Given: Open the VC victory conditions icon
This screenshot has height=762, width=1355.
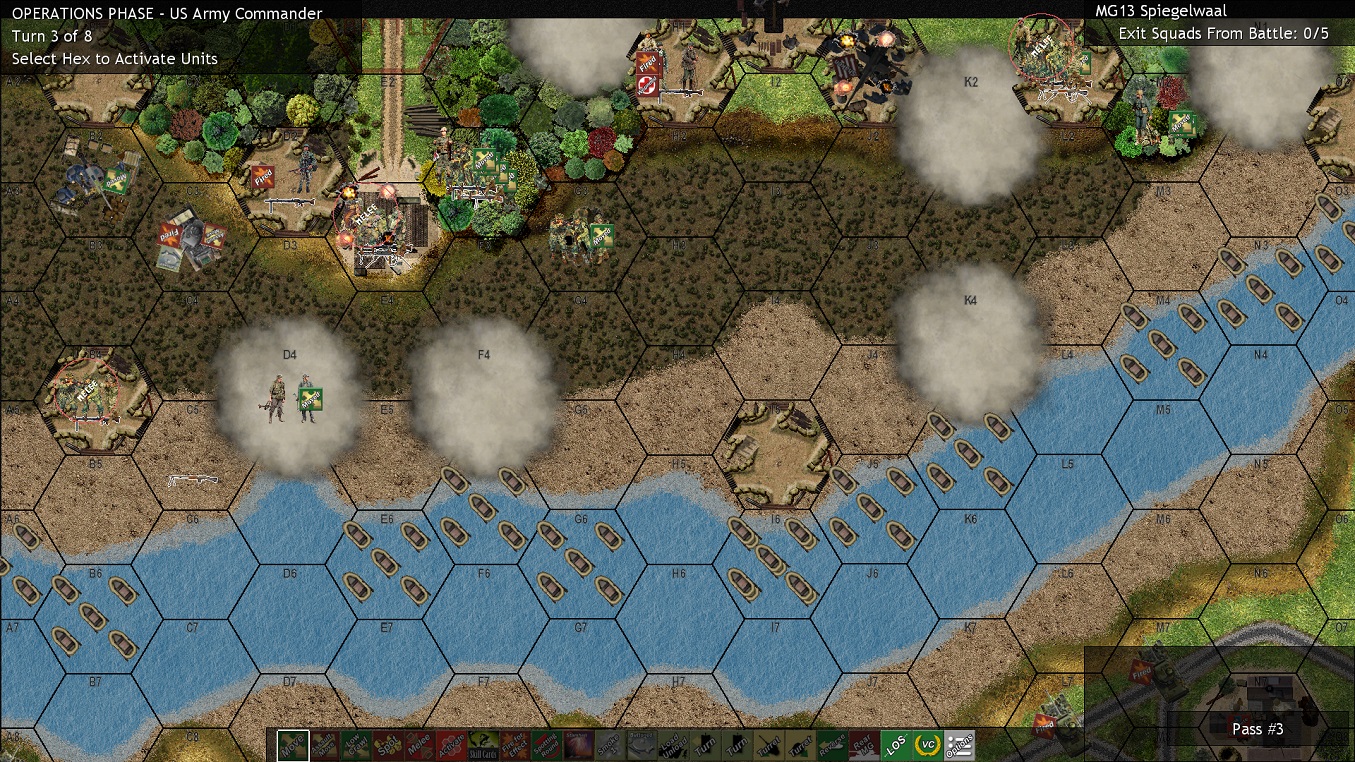Looking at the screenshot, I should (x=929, y=745).
